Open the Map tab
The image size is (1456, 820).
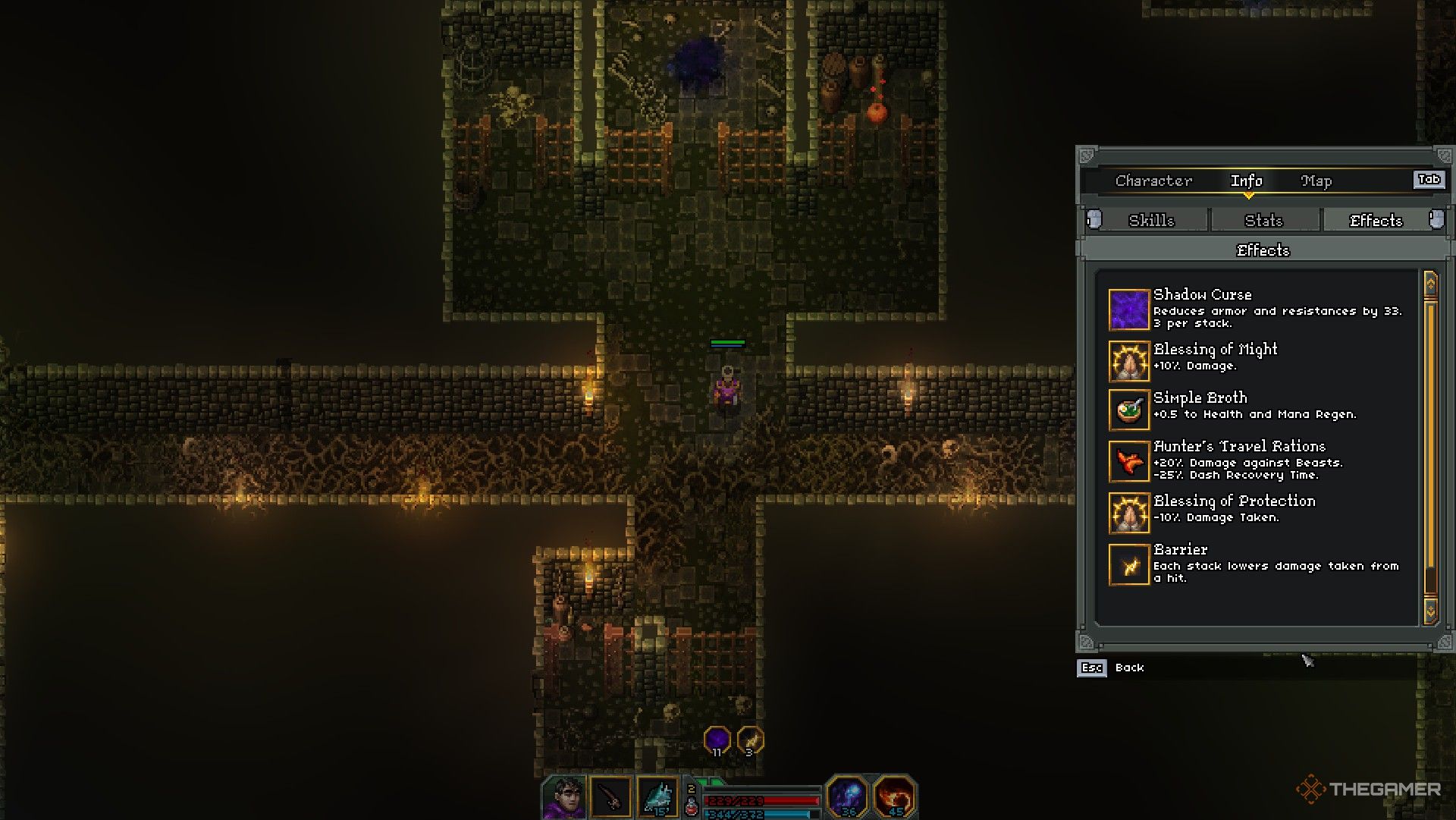1316,181
